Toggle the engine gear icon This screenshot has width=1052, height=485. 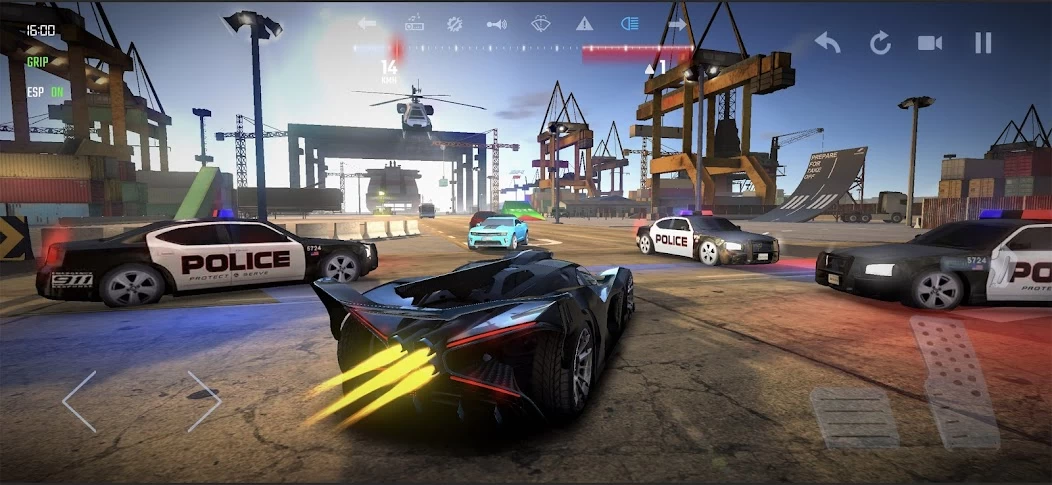tap(454, 23)
